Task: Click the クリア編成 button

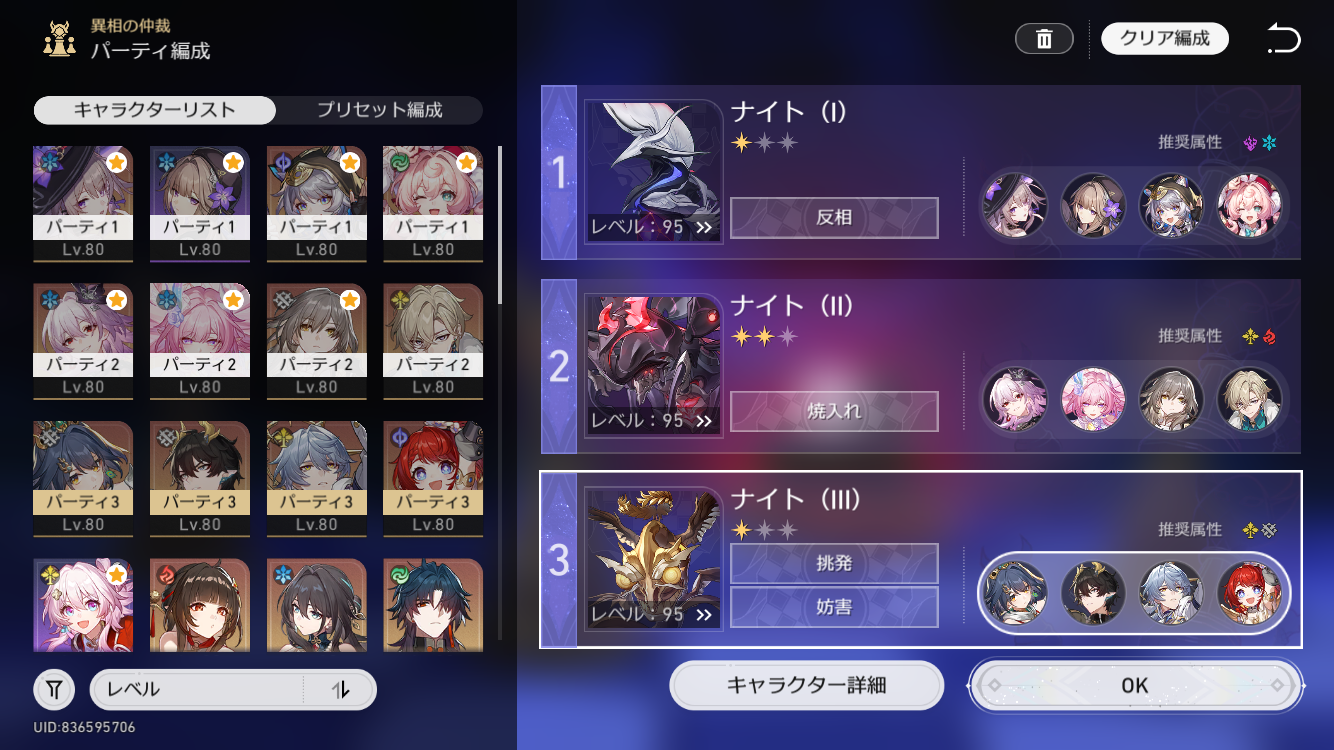Action: click(x=1165, y=39)
